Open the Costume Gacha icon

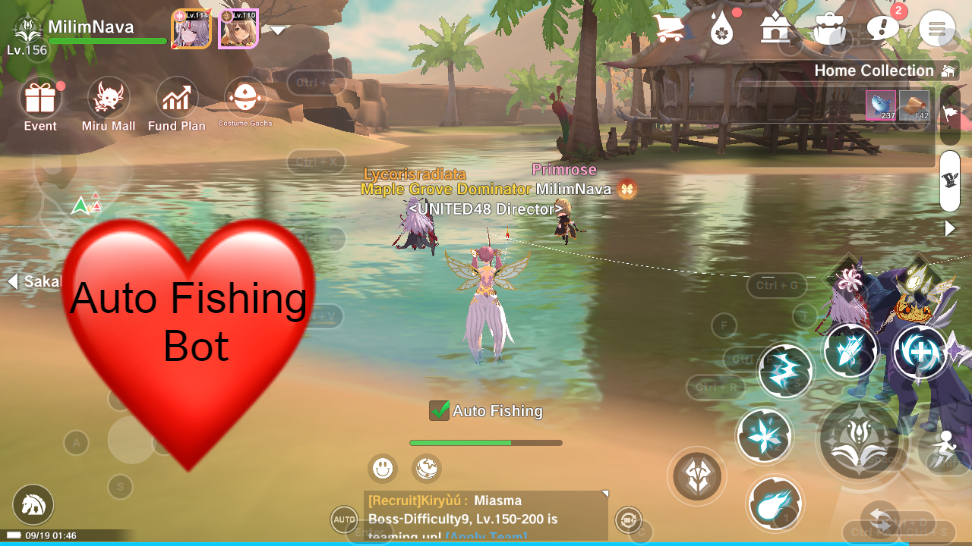coord(245,98)
